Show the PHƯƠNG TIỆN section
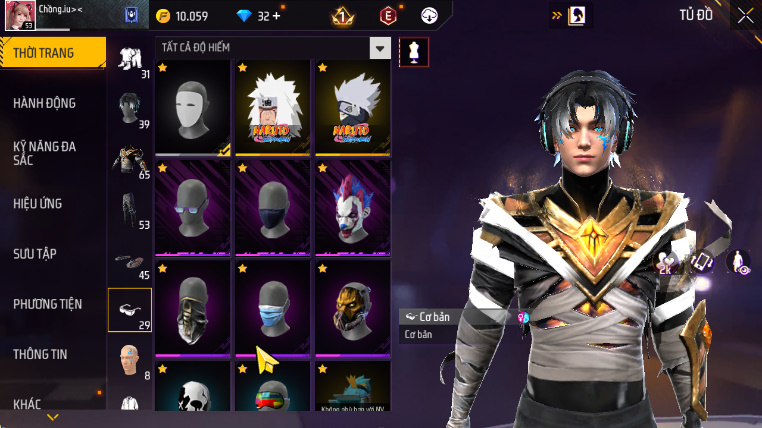Screen dimensions: 762x428 [48, 304]
